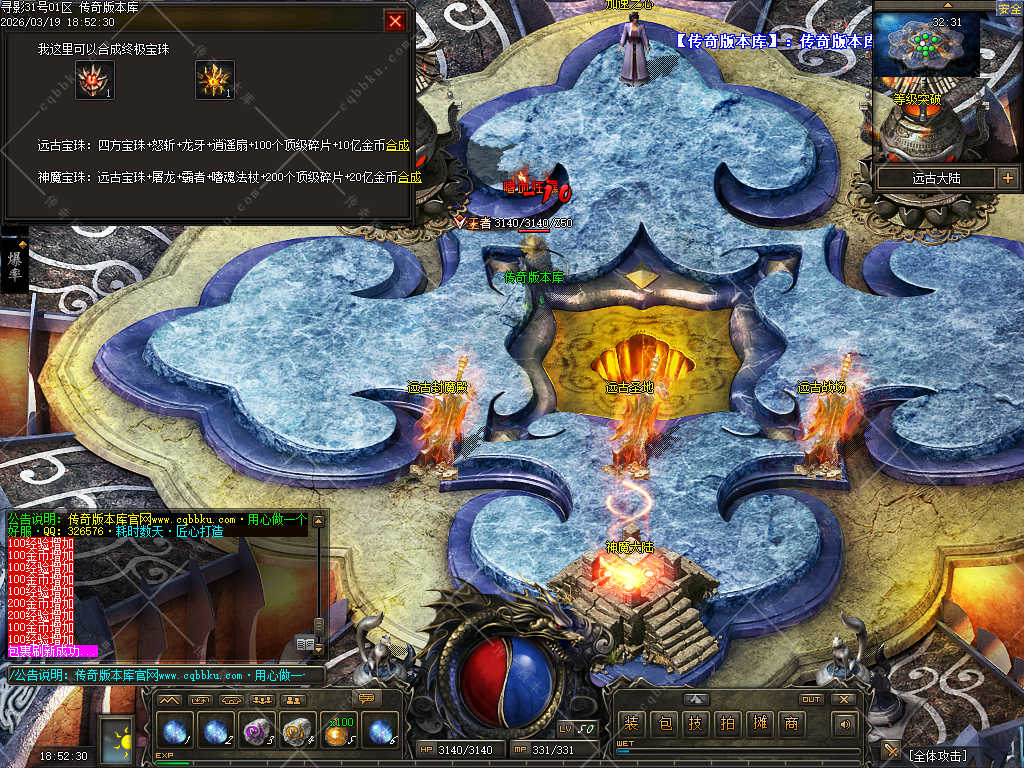Viewport: 1024px width, 768px height.
Task: Open the shop (商)
Action: click(x=791, y=724)
